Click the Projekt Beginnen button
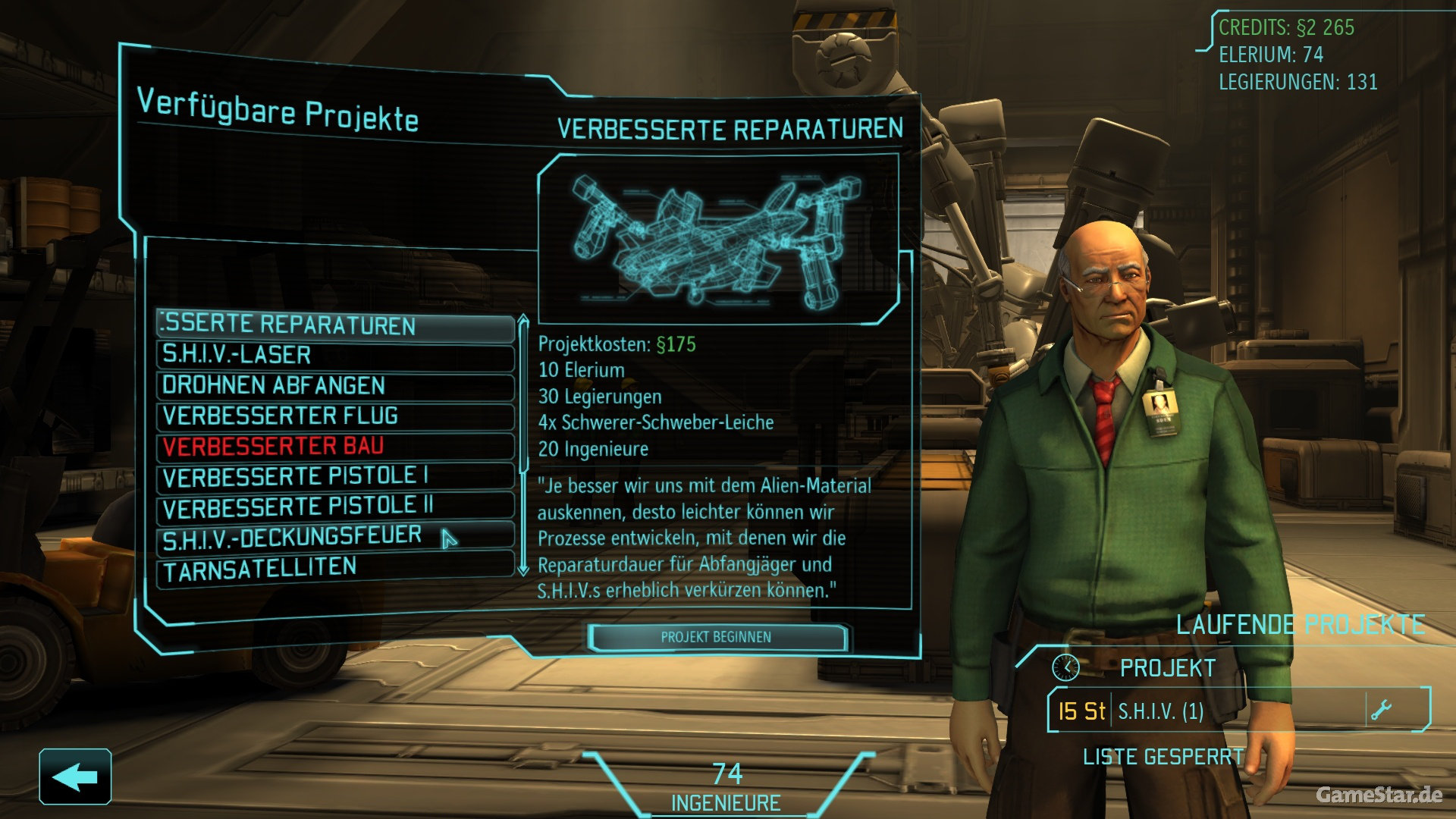This screenshot has height=819, width=1456. coord(716,637)
